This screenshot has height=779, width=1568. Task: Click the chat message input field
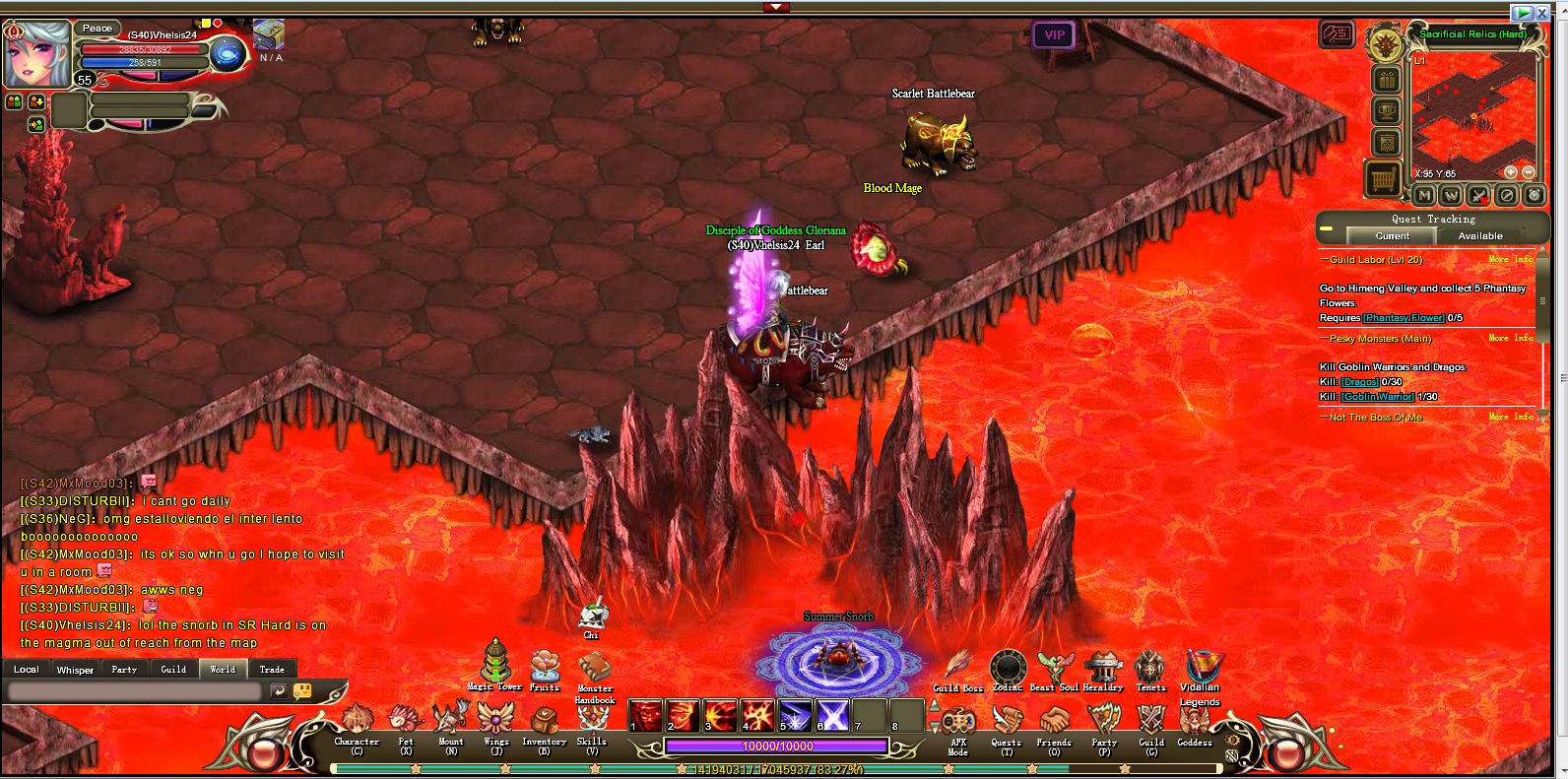point(134,691)
